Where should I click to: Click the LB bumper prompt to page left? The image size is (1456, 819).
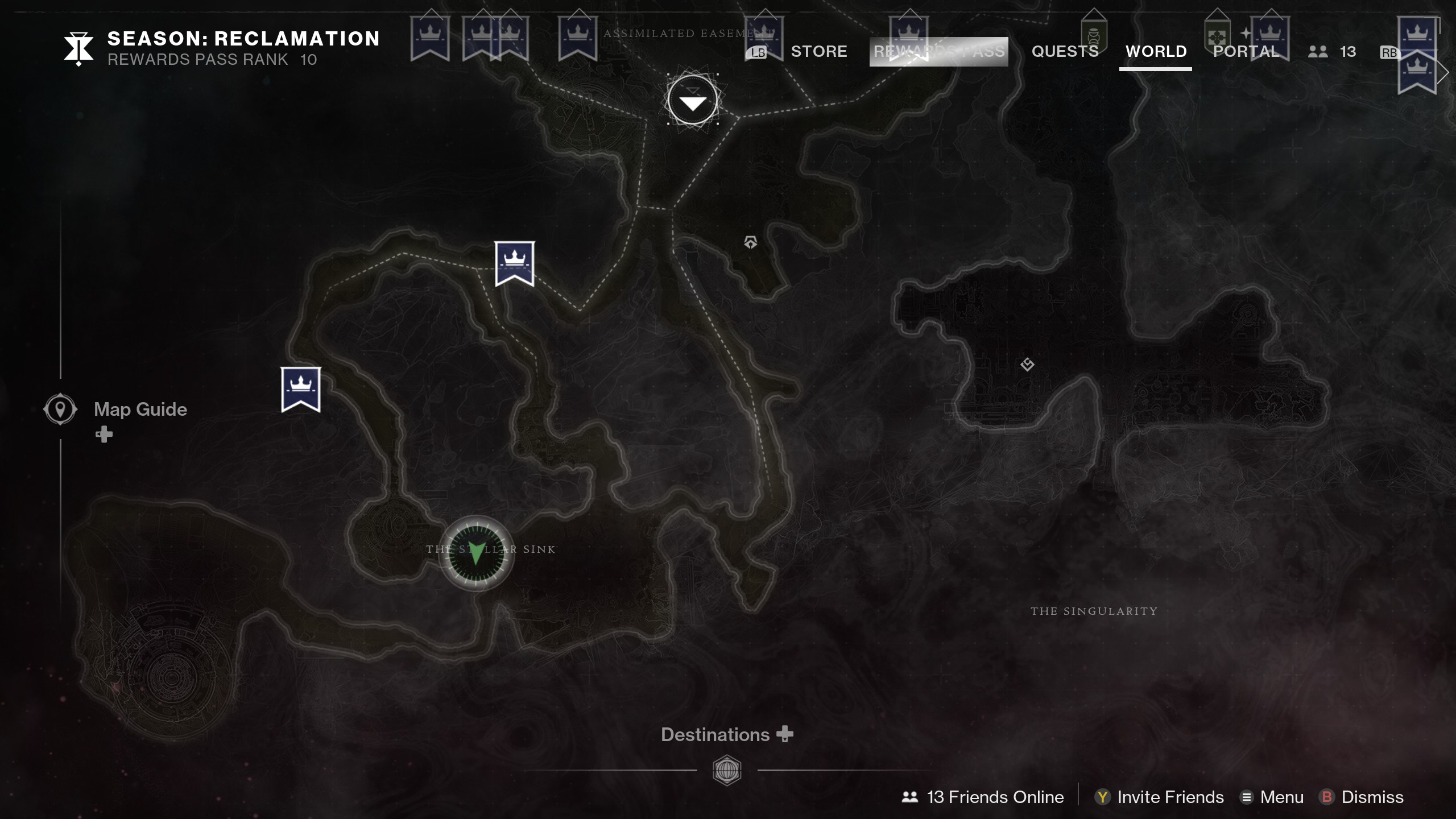click(757, 52)
